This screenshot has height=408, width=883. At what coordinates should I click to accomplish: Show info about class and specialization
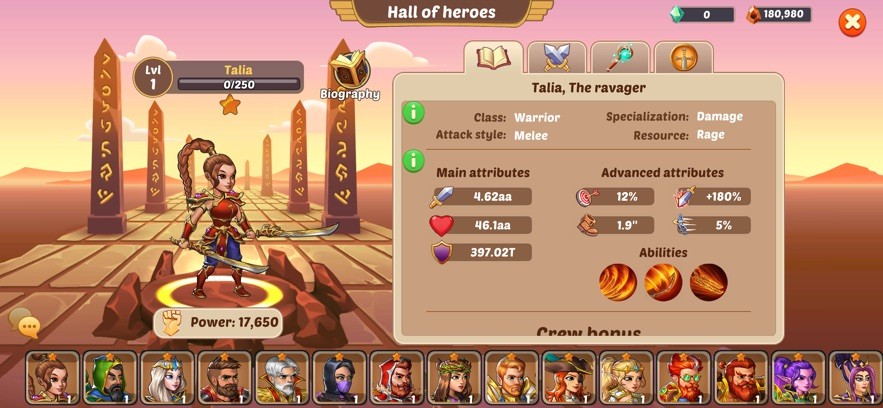click(414, 112)
